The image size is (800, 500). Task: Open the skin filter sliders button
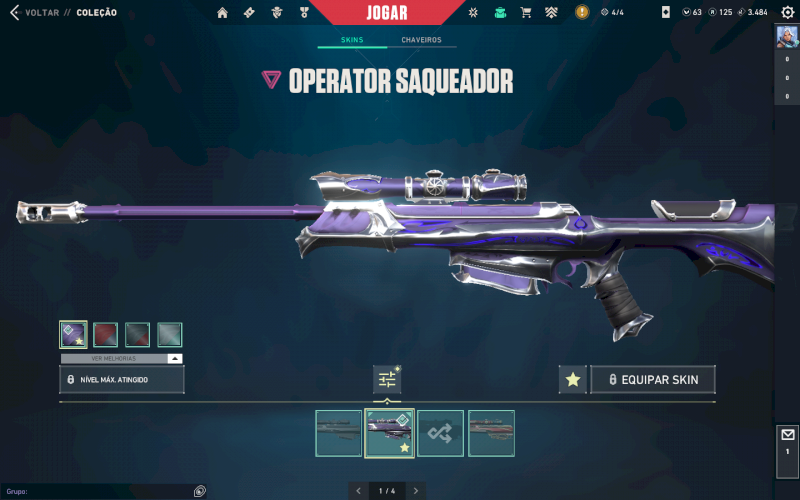tap(387, 380)
